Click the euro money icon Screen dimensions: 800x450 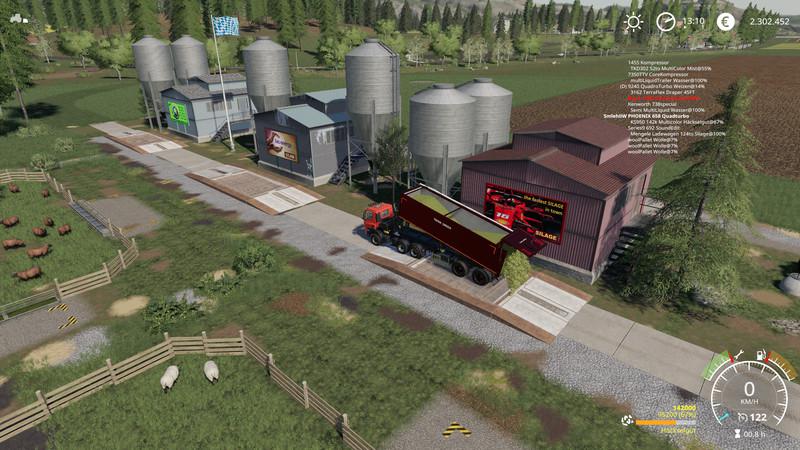[724, 21]
